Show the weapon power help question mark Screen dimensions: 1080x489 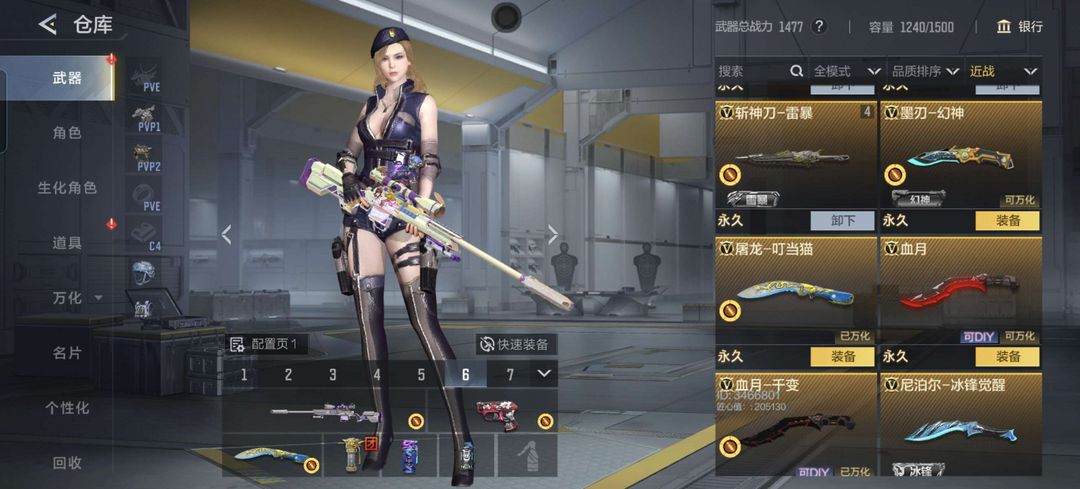pyautogui.click(x=819, y=27)
